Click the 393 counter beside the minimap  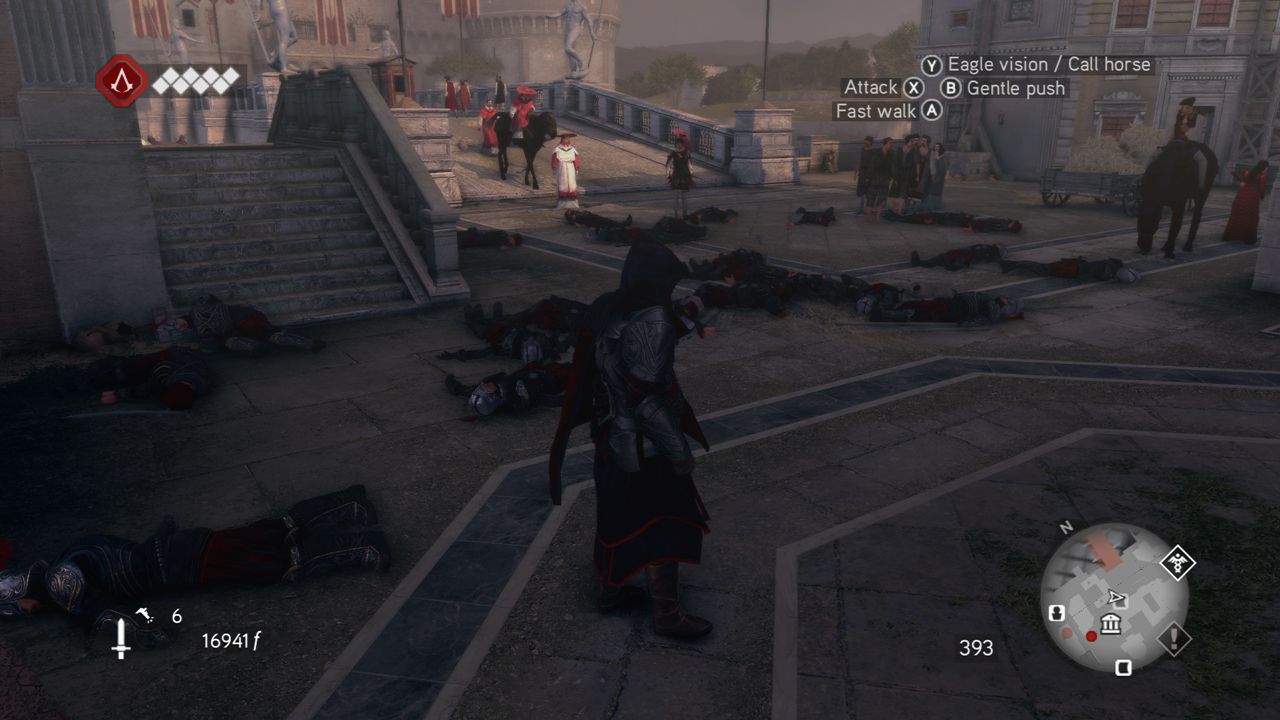click(x=975, y=648)
